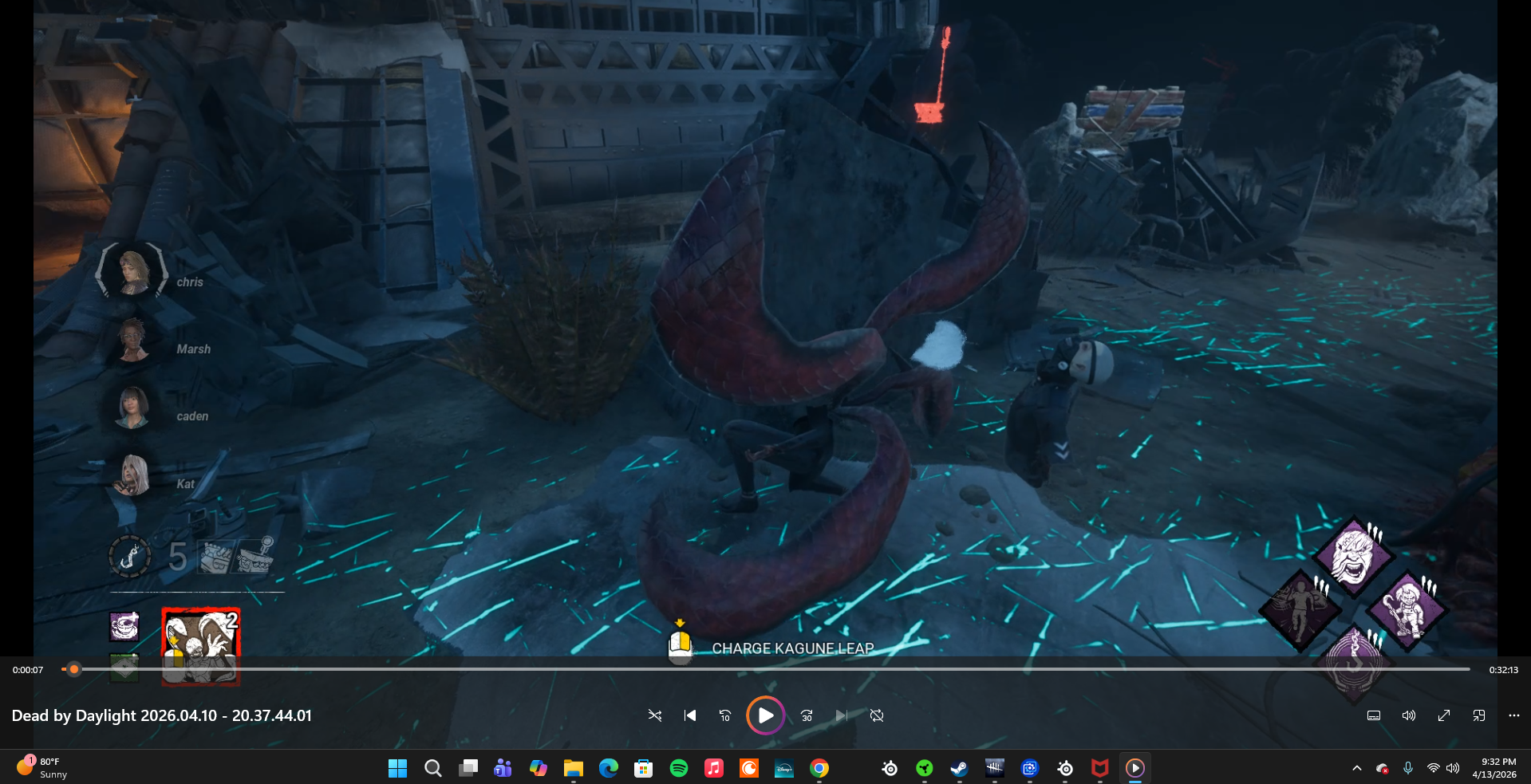Viewport: 1531px width, 784px height.
Task: Select the running figure perk
Action: coord(1300,611)
